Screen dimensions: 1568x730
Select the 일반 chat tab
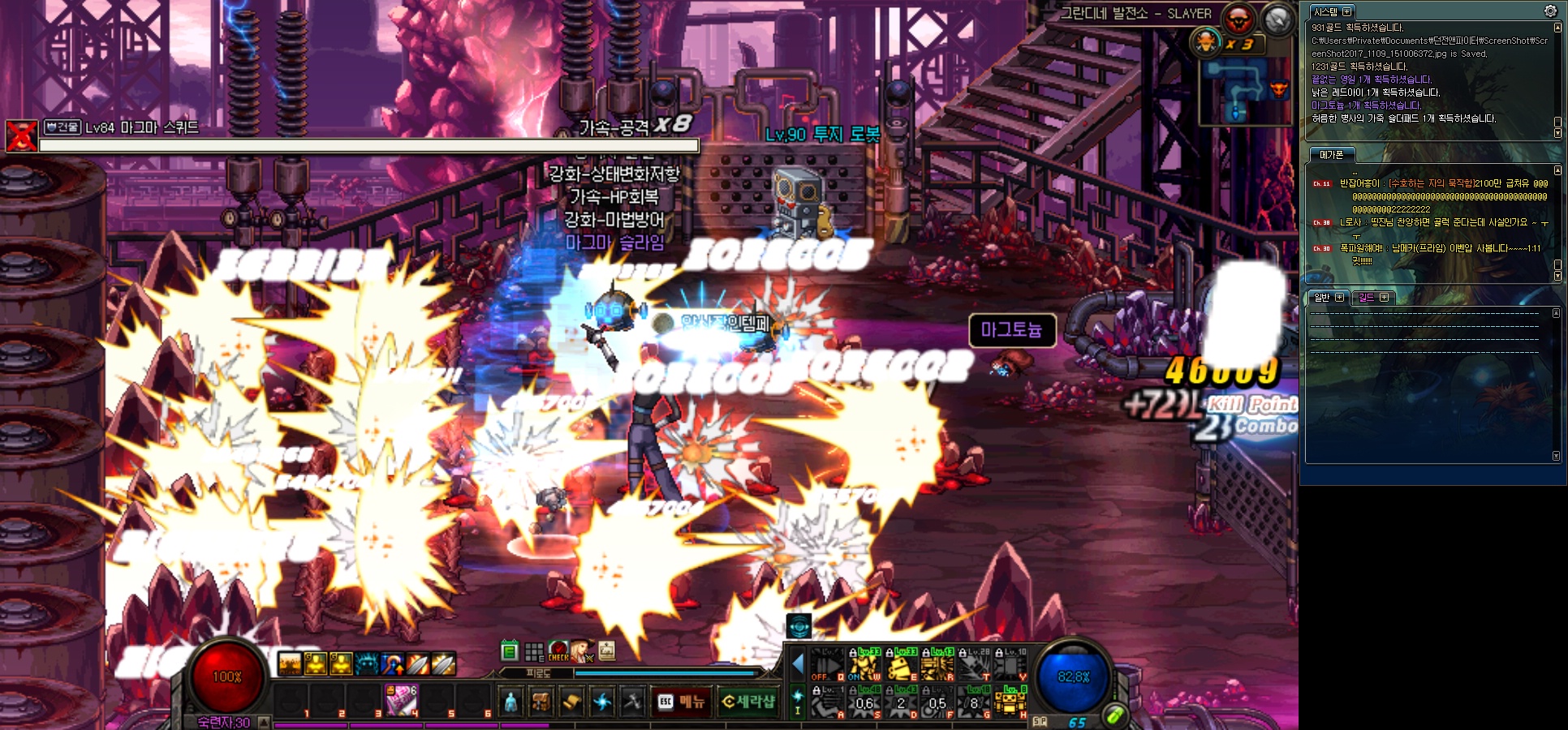[1323, 298]
